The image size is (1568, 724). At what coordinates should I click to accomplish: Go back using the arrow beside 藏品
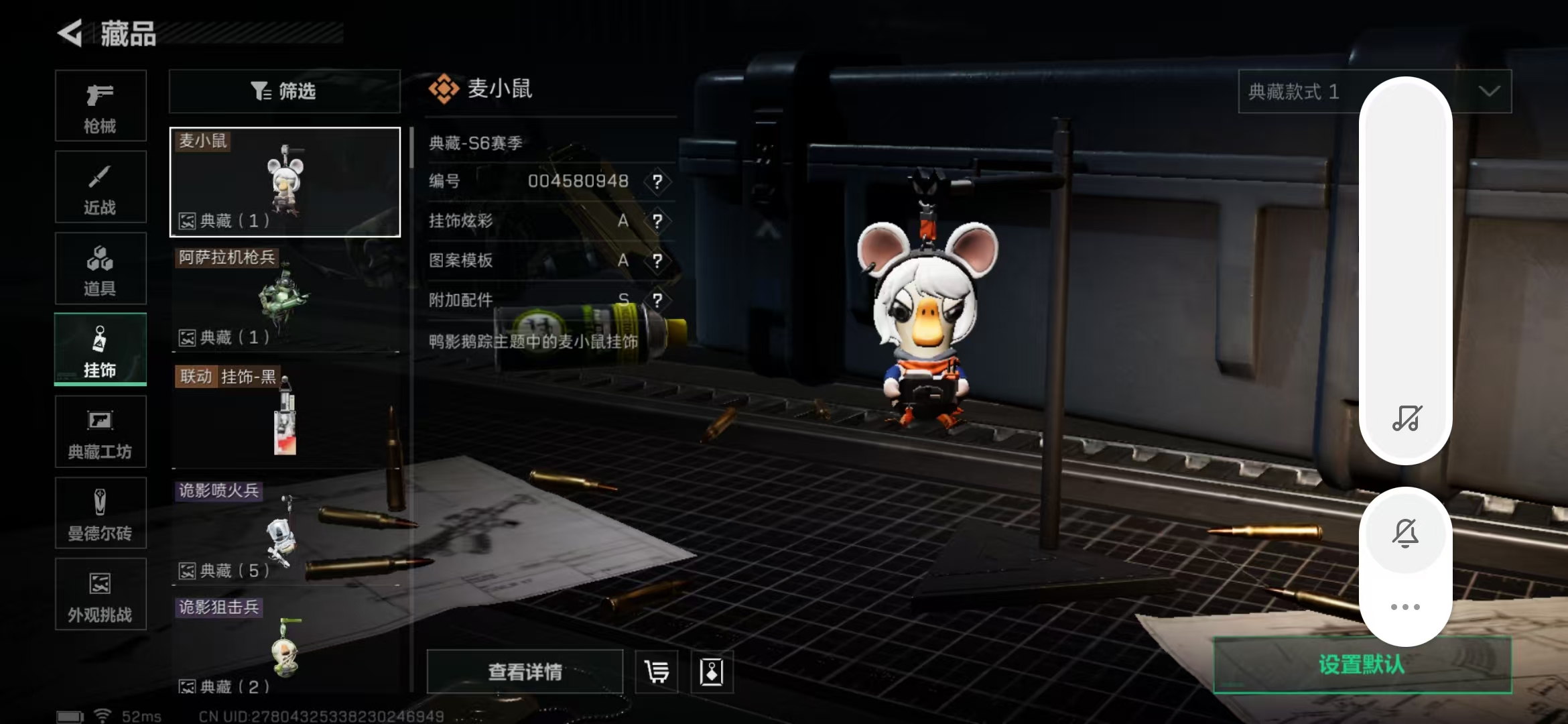70,33
